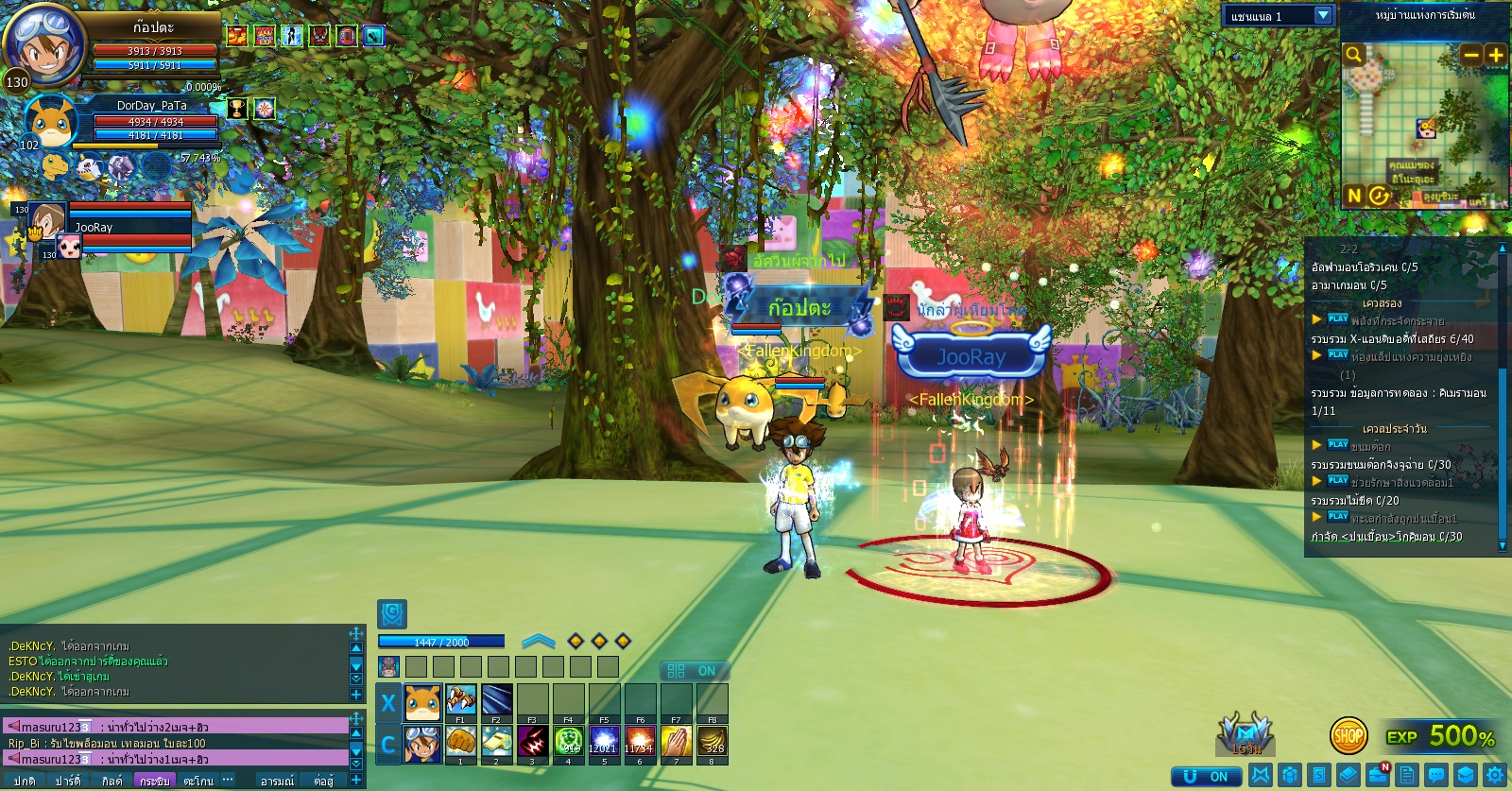Activate the fist skill in slot 1
This screenshot has height=791, width=1512.
coord(460,743)
